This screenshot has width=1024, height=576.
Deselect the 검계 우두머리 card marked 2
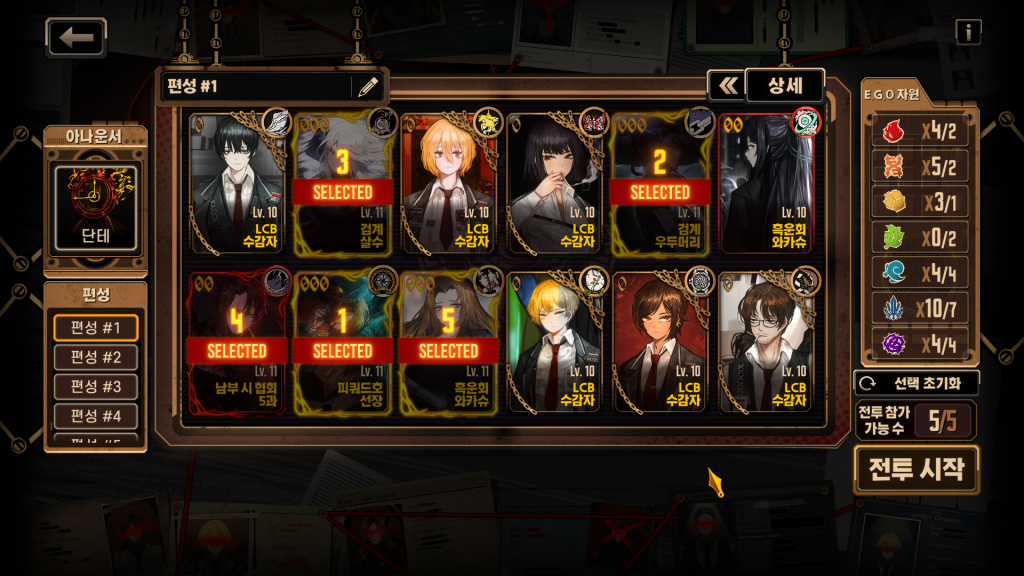click(660, 180)
